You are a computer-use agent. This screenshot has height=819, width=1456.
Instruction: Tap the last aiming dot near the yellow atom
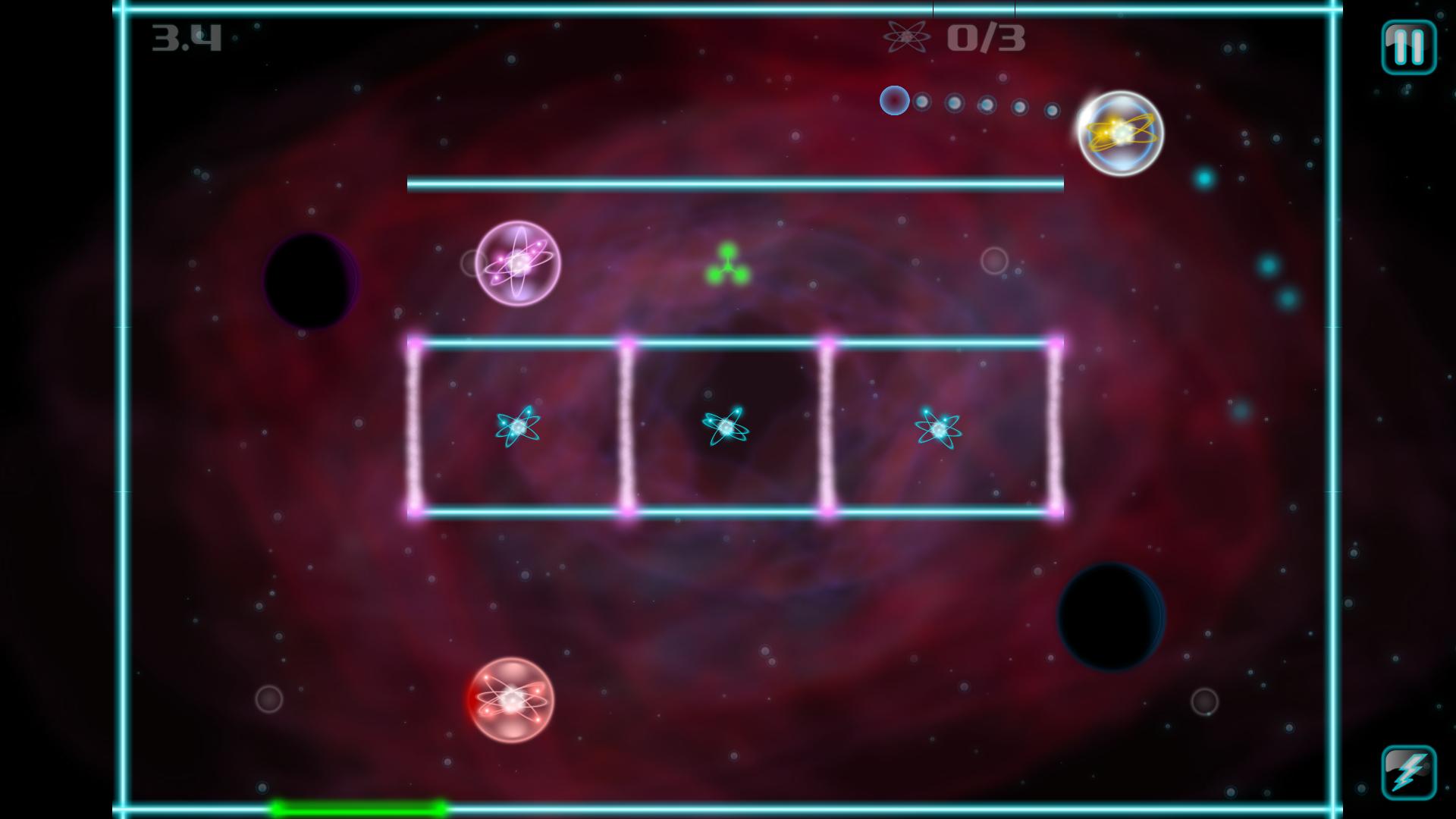coord(1053,110)
